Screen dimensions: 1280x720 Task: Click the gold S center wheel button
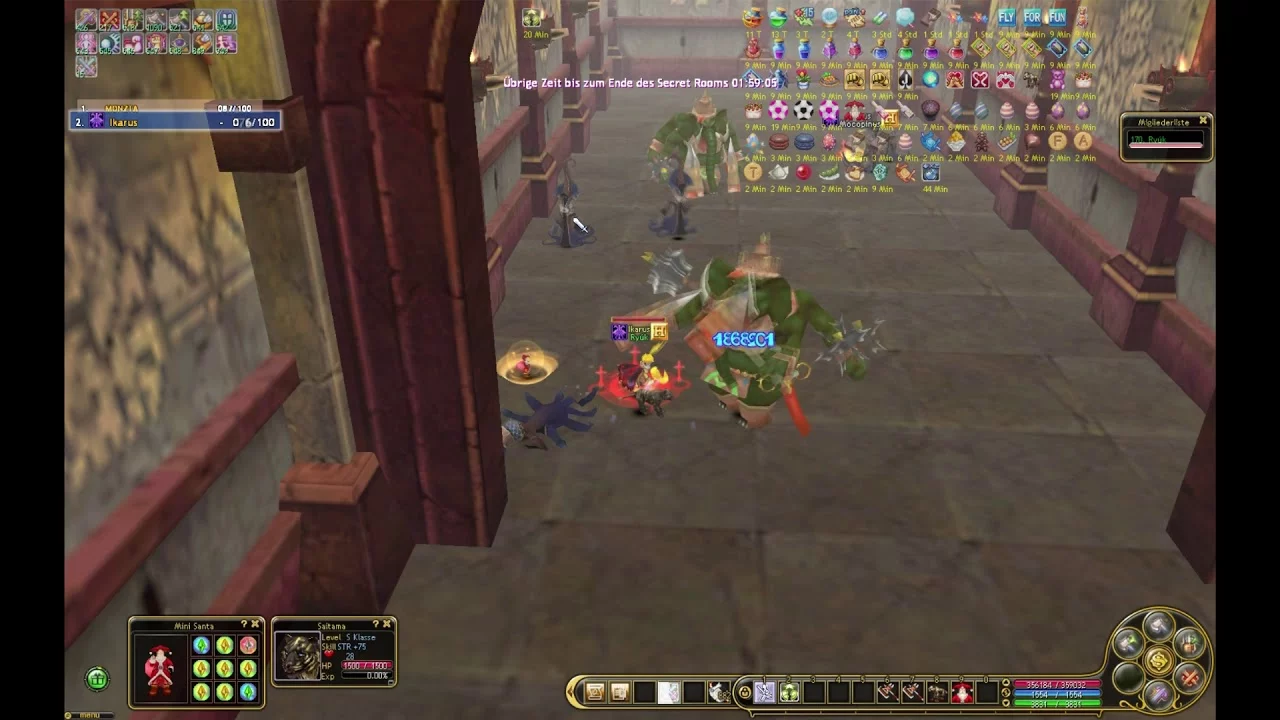[x=1158, y=661]
